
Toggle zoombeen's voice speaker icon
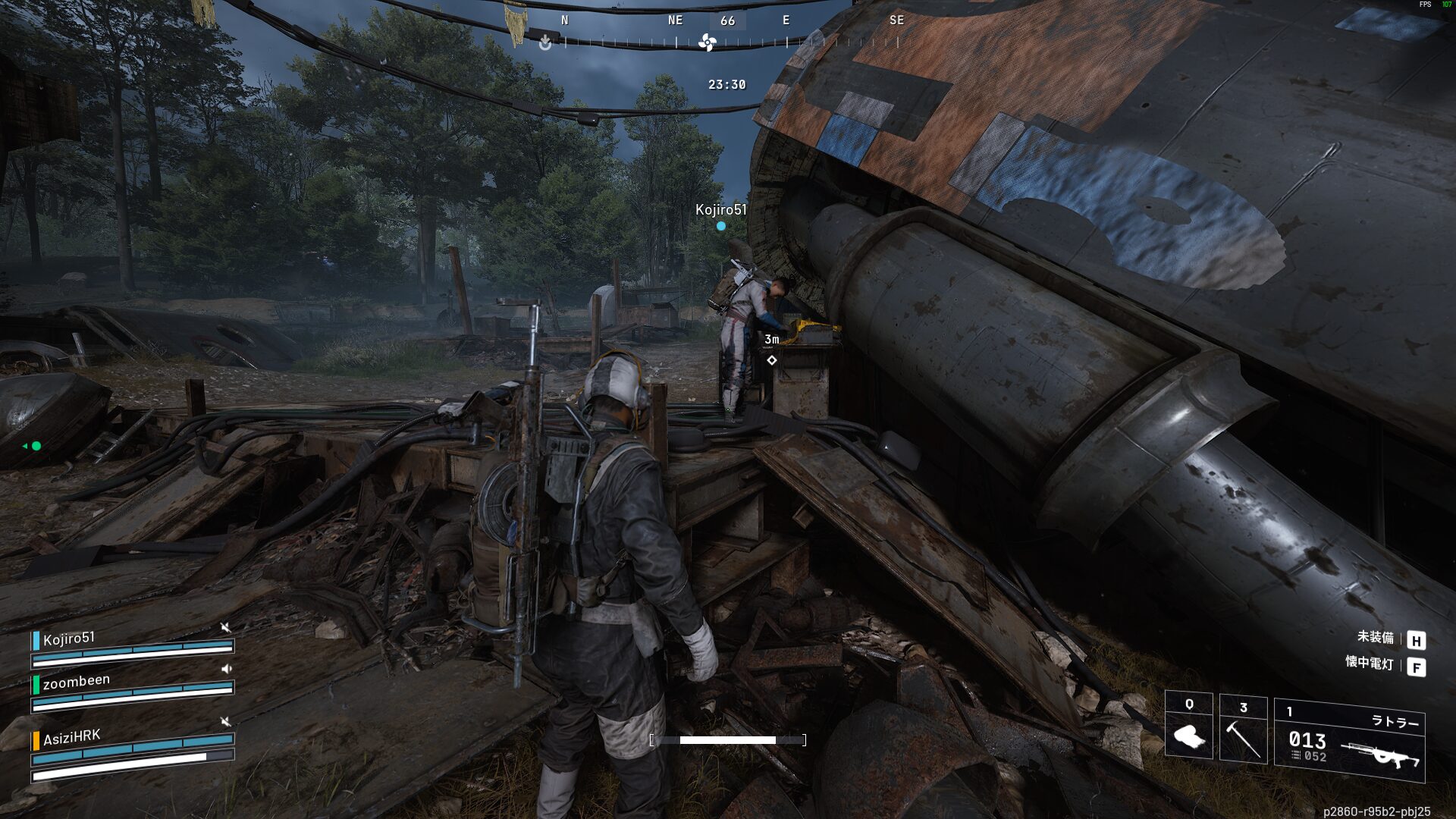point(226,669)
